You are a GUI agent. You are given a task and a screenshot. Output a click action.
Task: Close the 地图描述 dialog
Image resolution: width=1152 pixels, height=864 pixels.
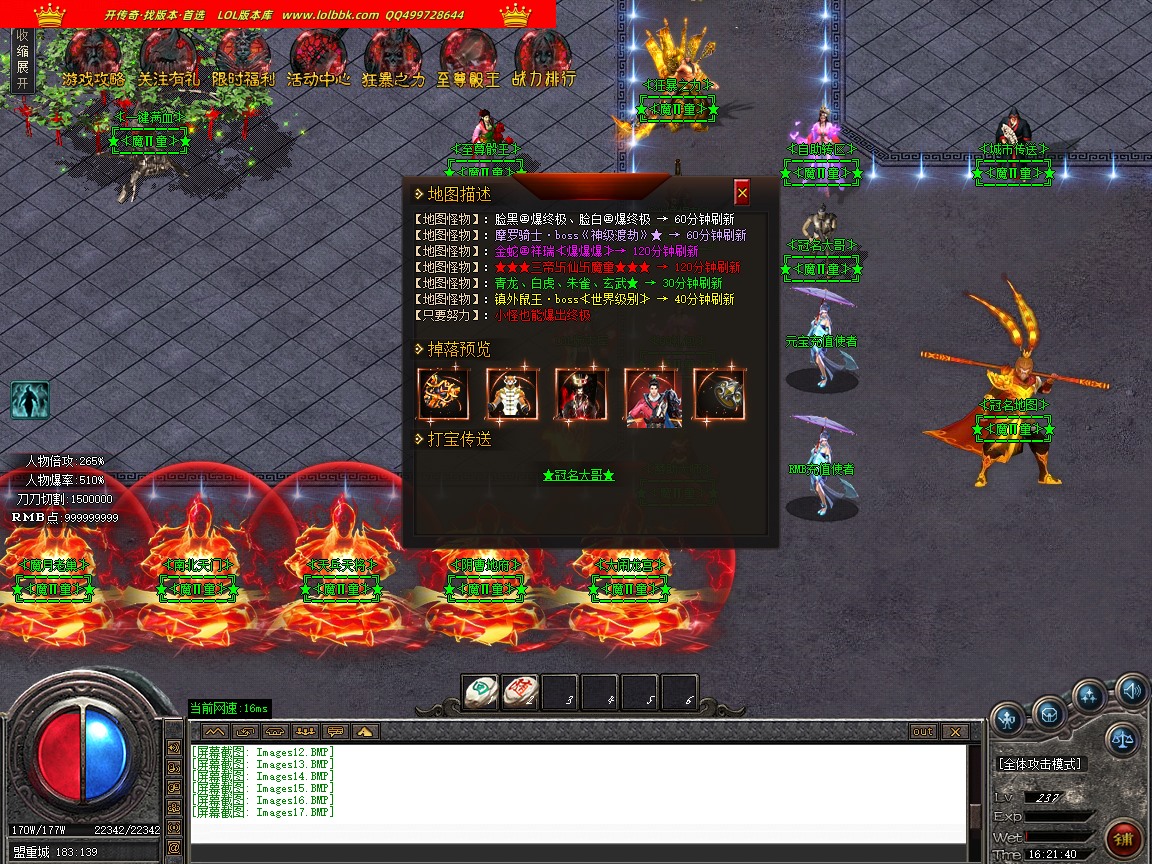pos(741,193)
